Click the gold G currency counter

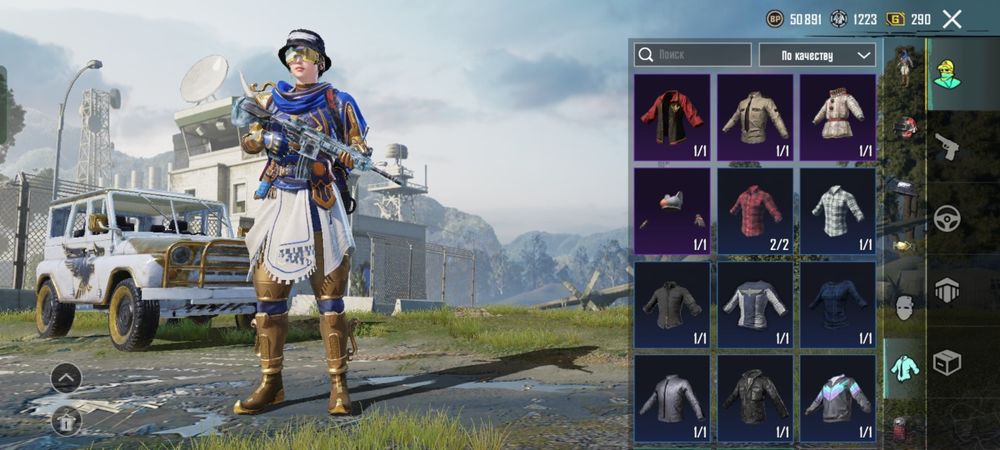click(x=908, y=19)
